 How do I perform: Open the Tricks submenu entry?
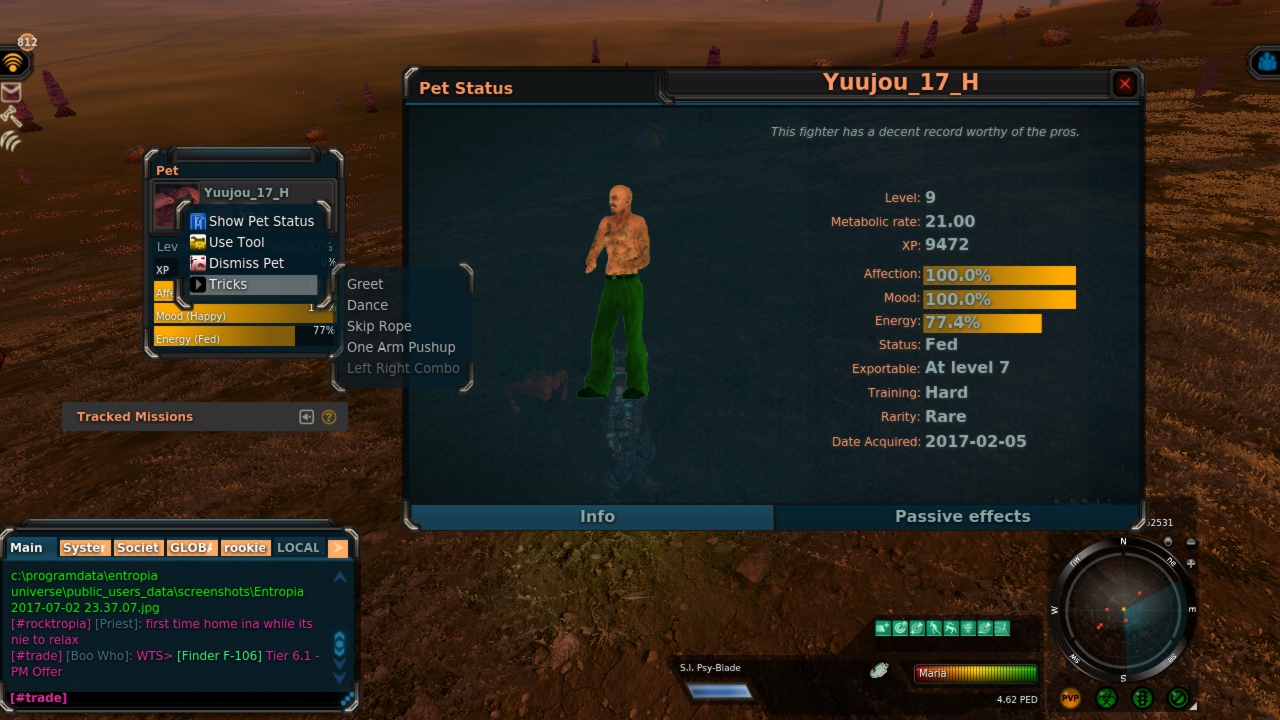[228, 284]
